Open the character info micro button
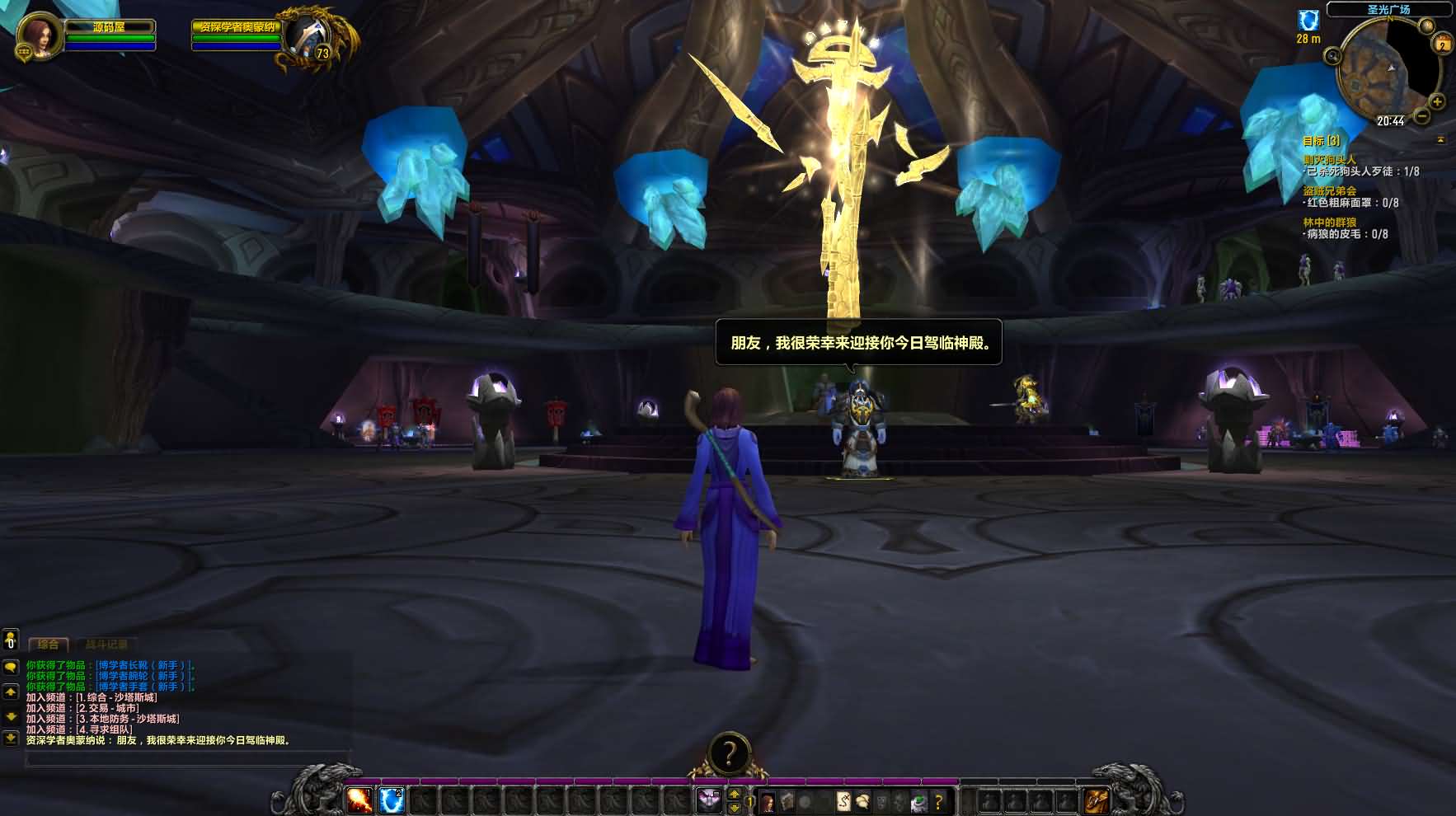Screen dimensions: 1456x816 768,801
